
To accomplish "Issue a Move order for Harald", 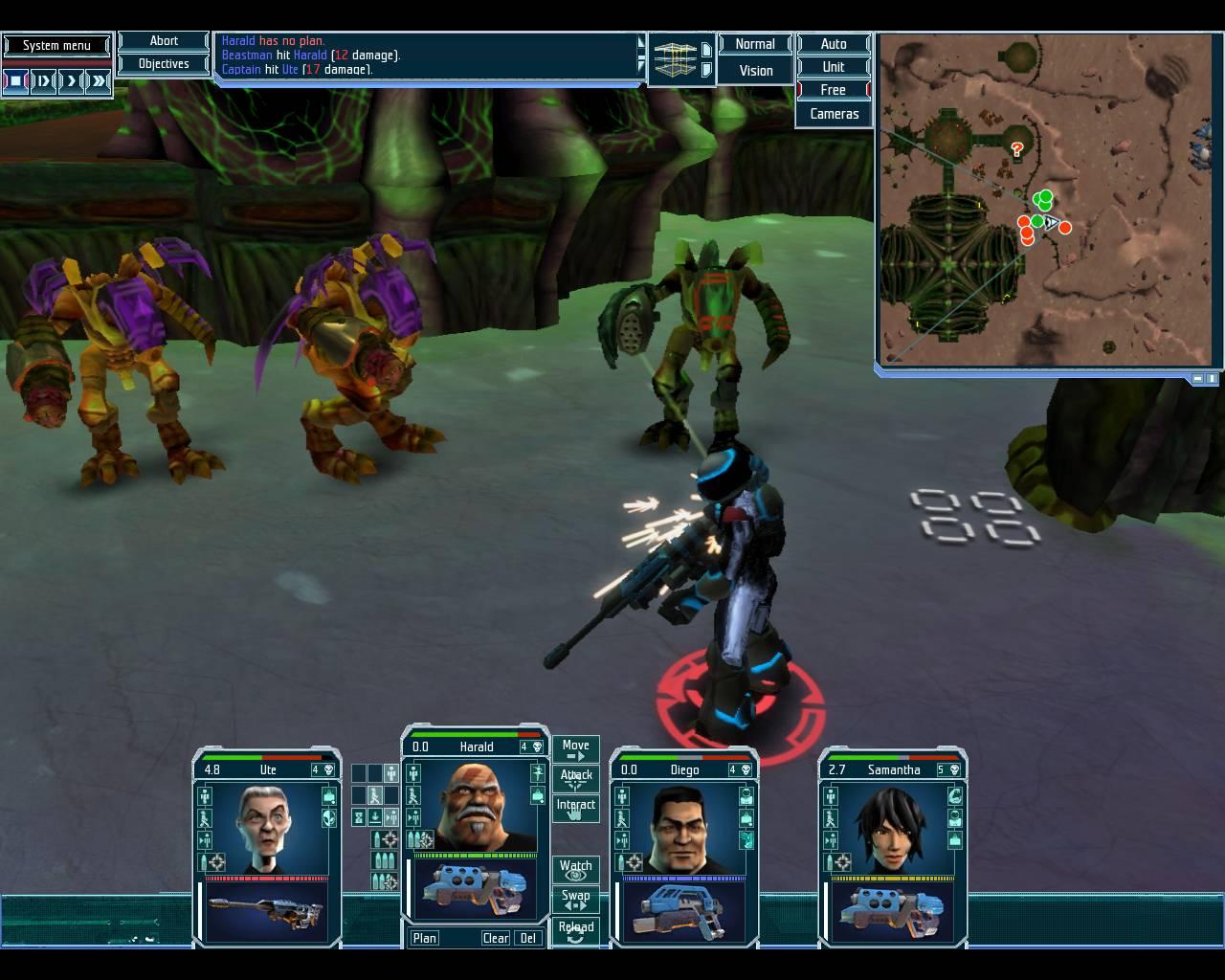I will pos(575,748).
